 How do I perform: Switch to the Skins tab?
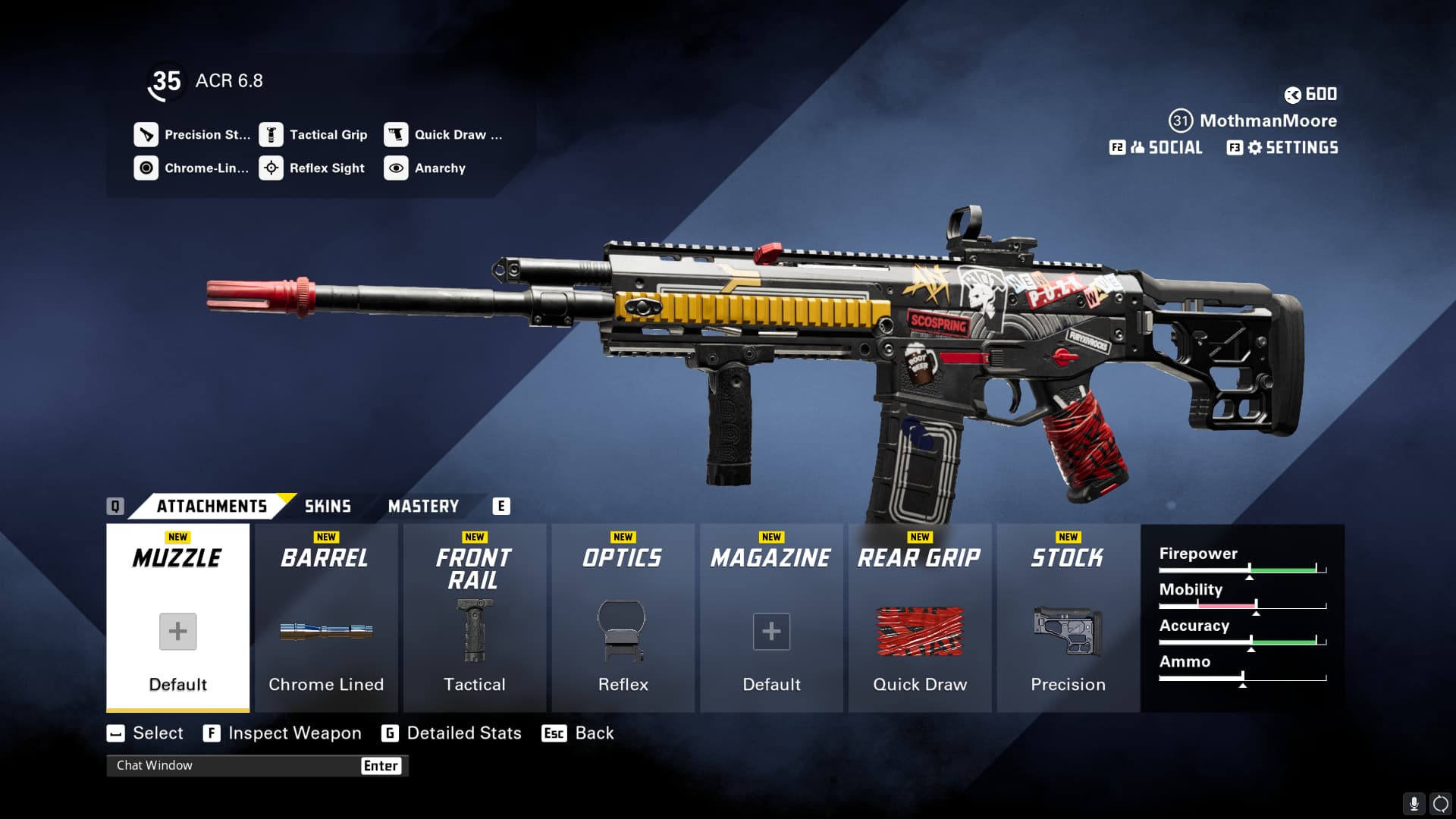pos(328,507)
